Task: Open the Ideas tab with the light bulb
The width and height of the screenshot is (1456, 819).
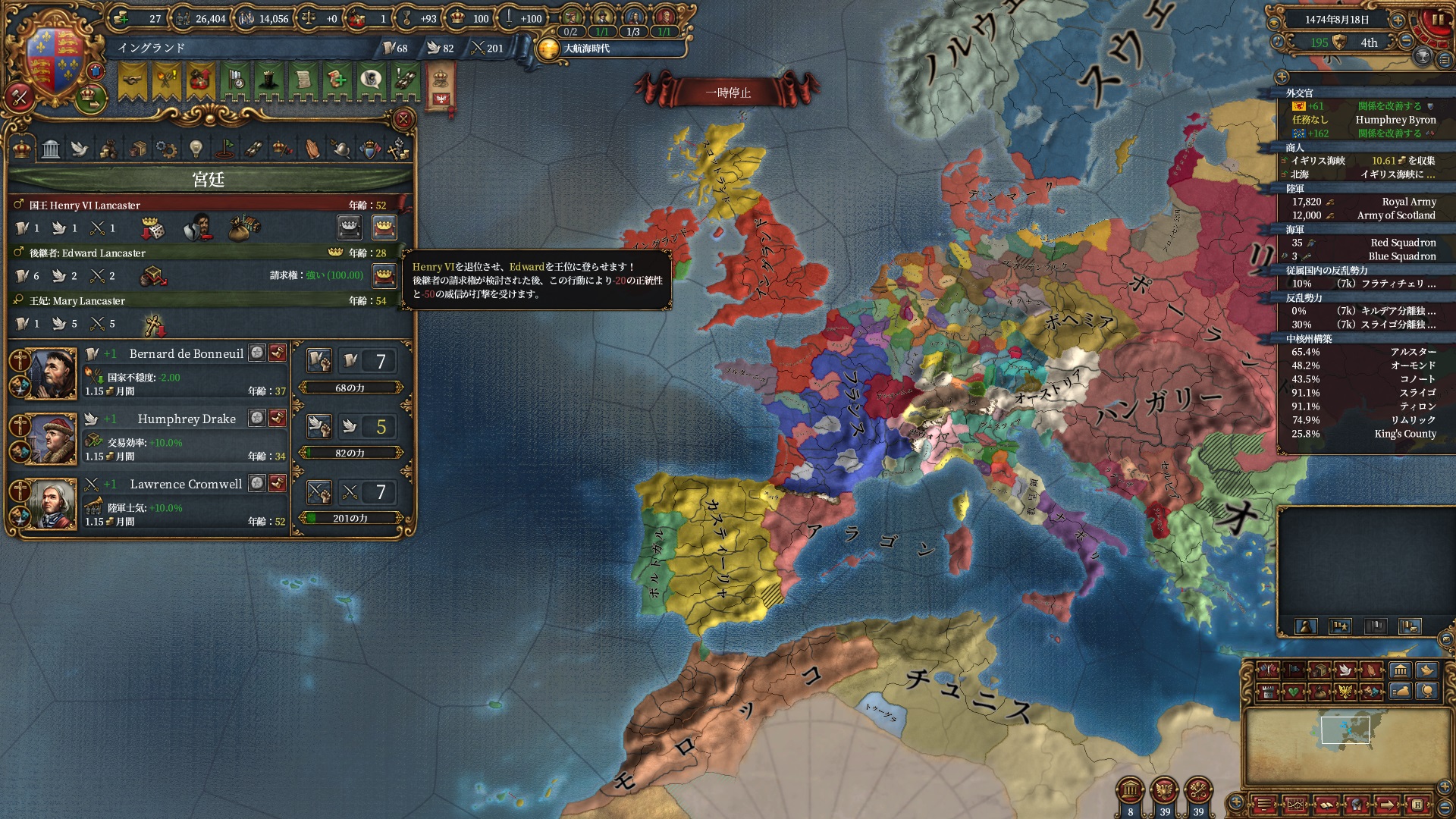Action: 196,149
